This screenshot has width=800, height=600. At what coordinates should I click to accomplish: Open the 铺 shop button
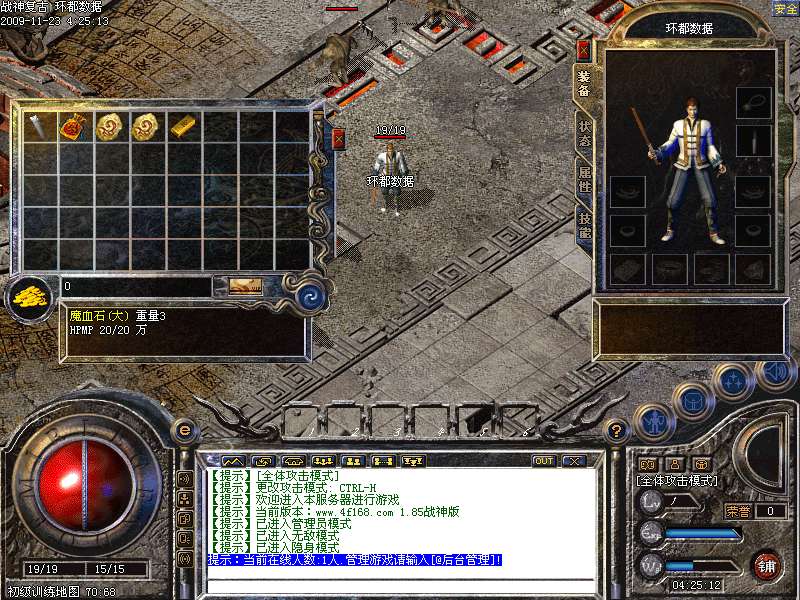coord(766,564)
